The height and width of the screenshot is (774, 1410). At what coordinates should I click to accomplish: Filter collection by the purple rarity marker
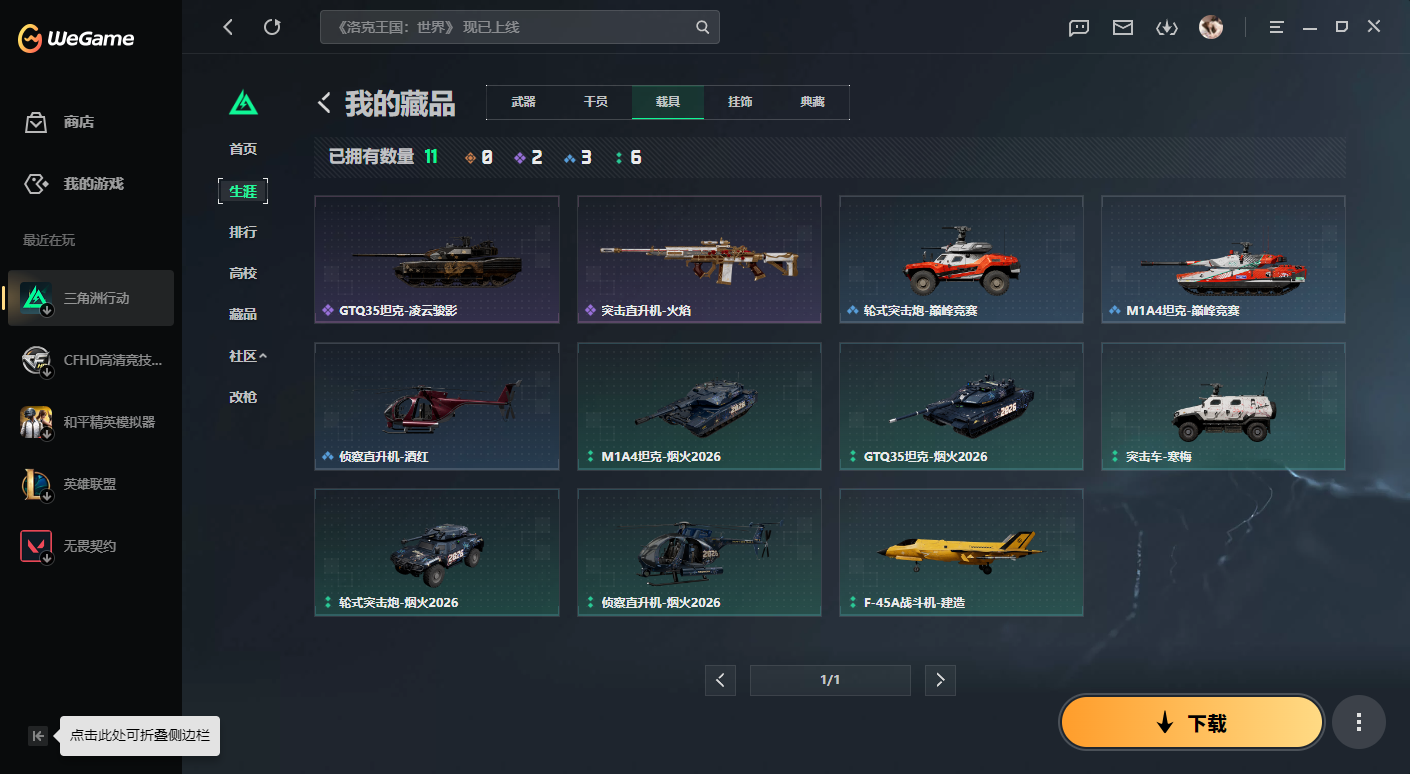tap(519, 156)
